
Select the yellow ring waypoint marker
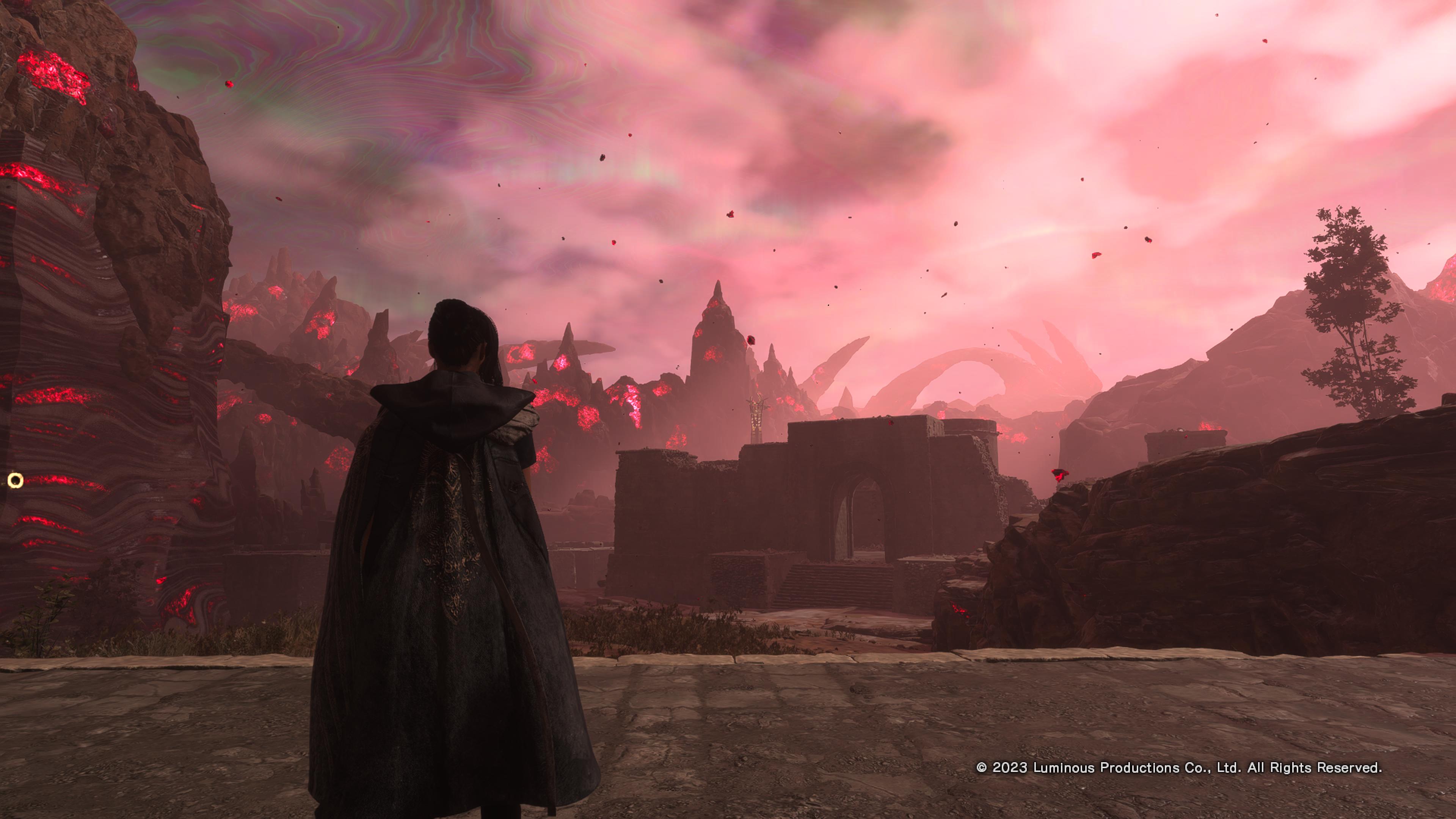click(x=16, y=480)
